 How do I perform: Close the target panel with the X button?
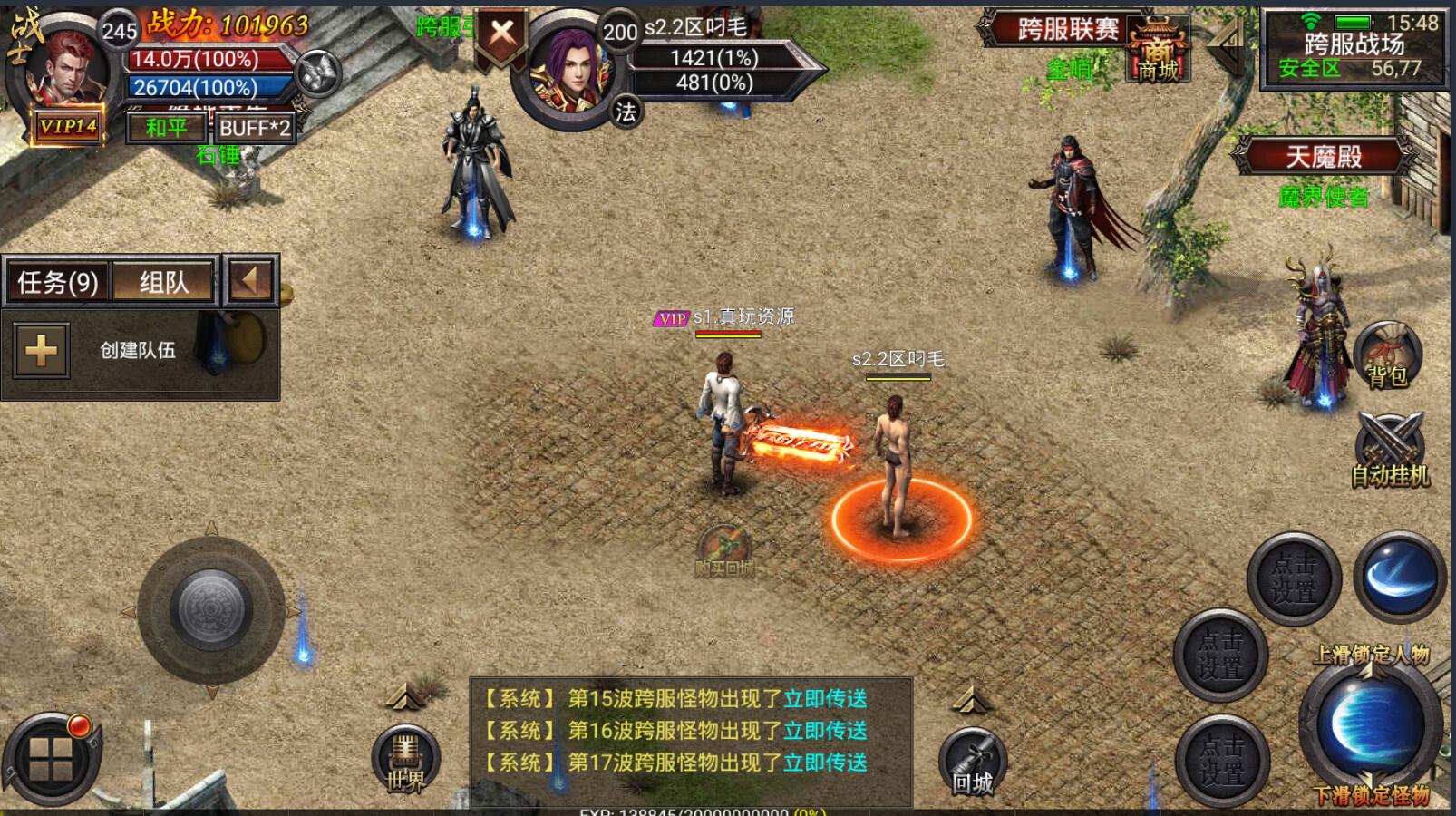[x=501, y=35]
